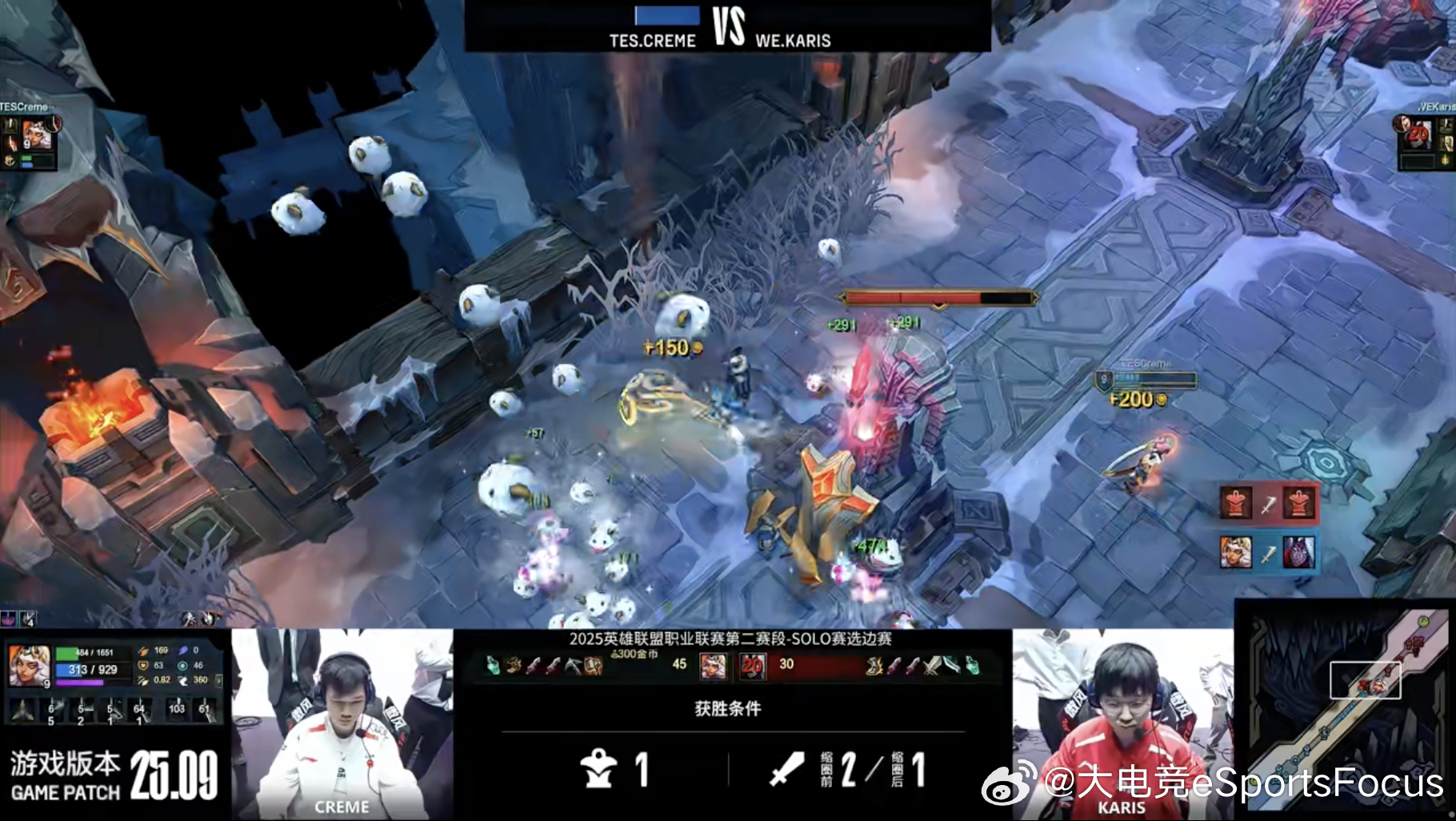Select WEKaris's player frame at the right edge
1456x821 pixels.
[x=1426, y=138]
